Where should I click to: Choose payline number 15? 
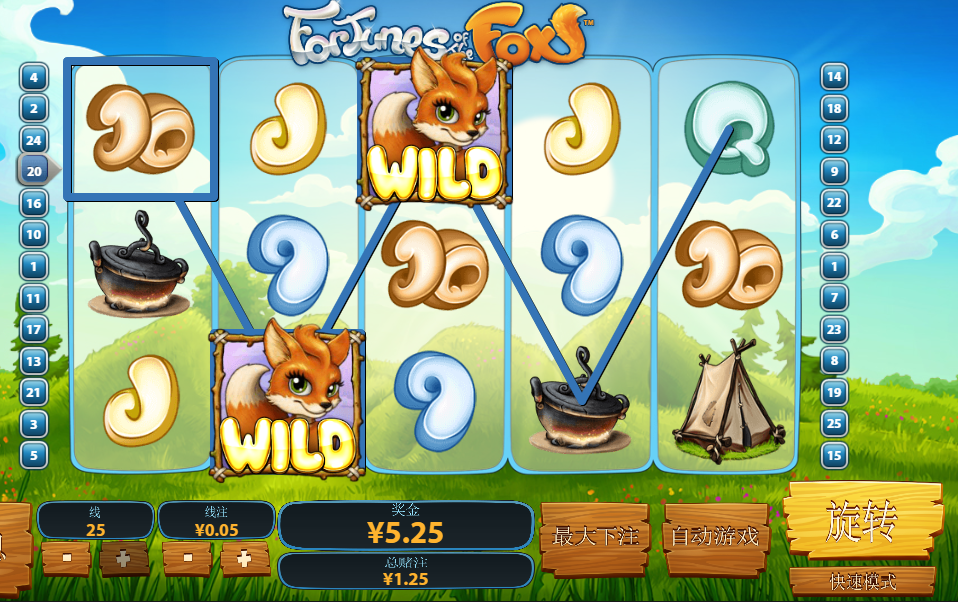(834, 455)
